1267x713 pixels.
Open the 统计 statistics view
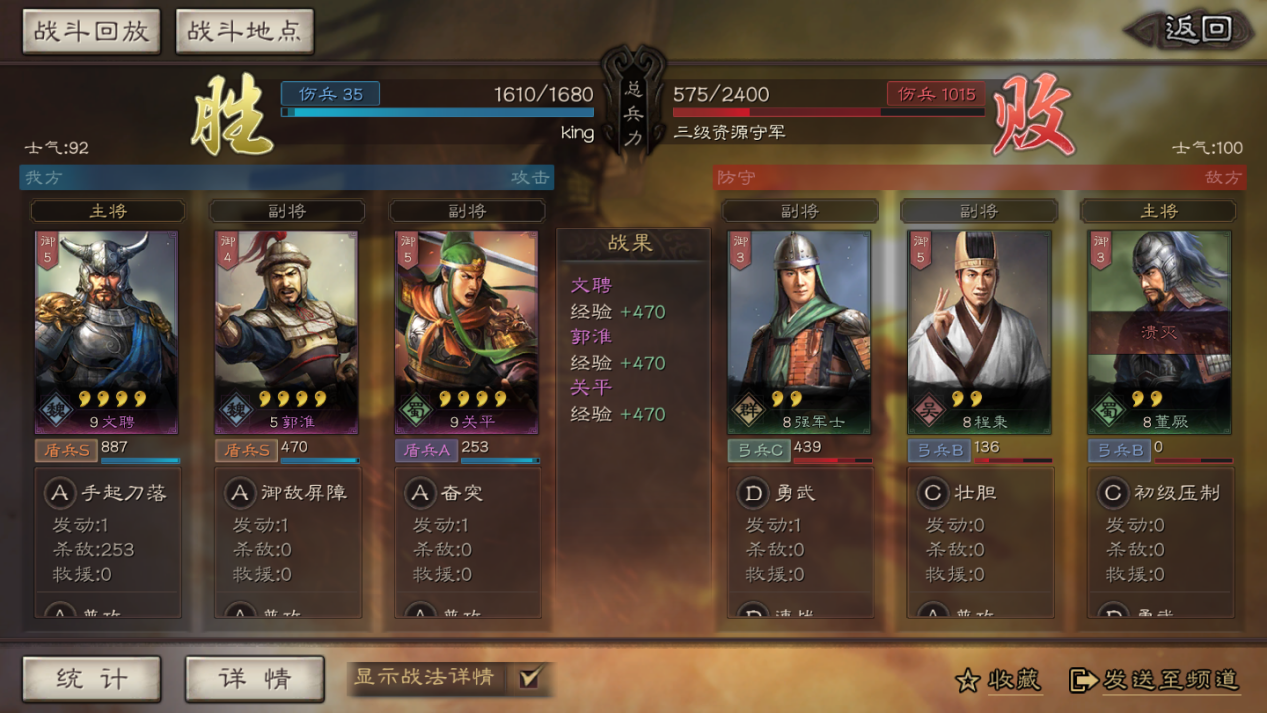click(91, 679)
